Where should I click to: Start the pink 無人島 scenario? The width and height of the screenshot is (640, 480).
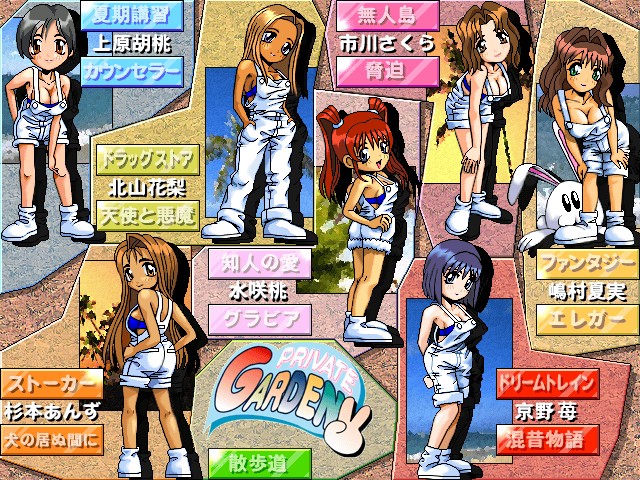click(387, 17)
